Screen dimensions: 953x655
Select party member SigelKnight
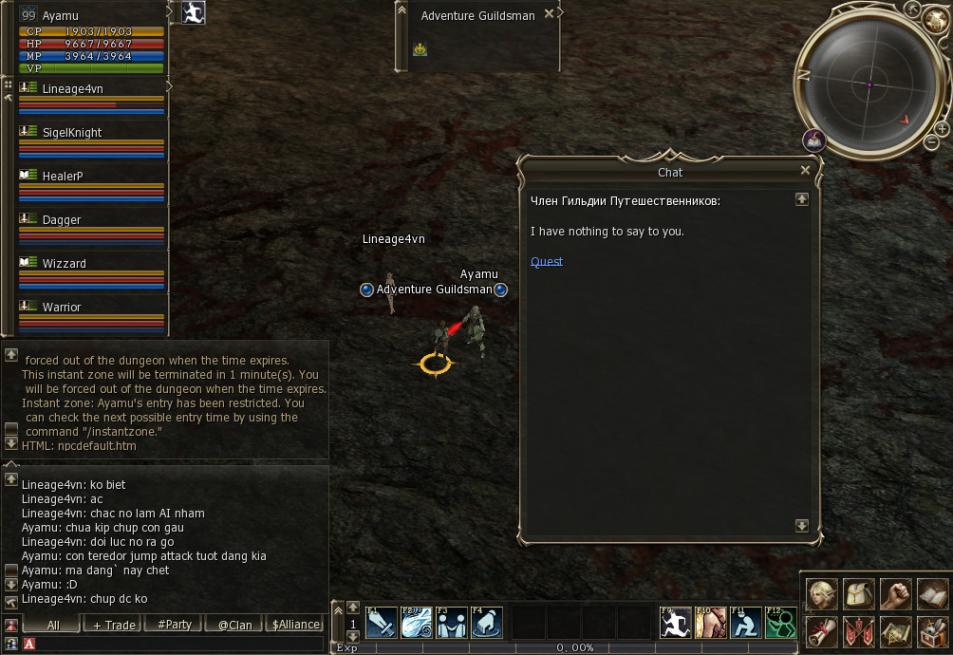[72, 133]
